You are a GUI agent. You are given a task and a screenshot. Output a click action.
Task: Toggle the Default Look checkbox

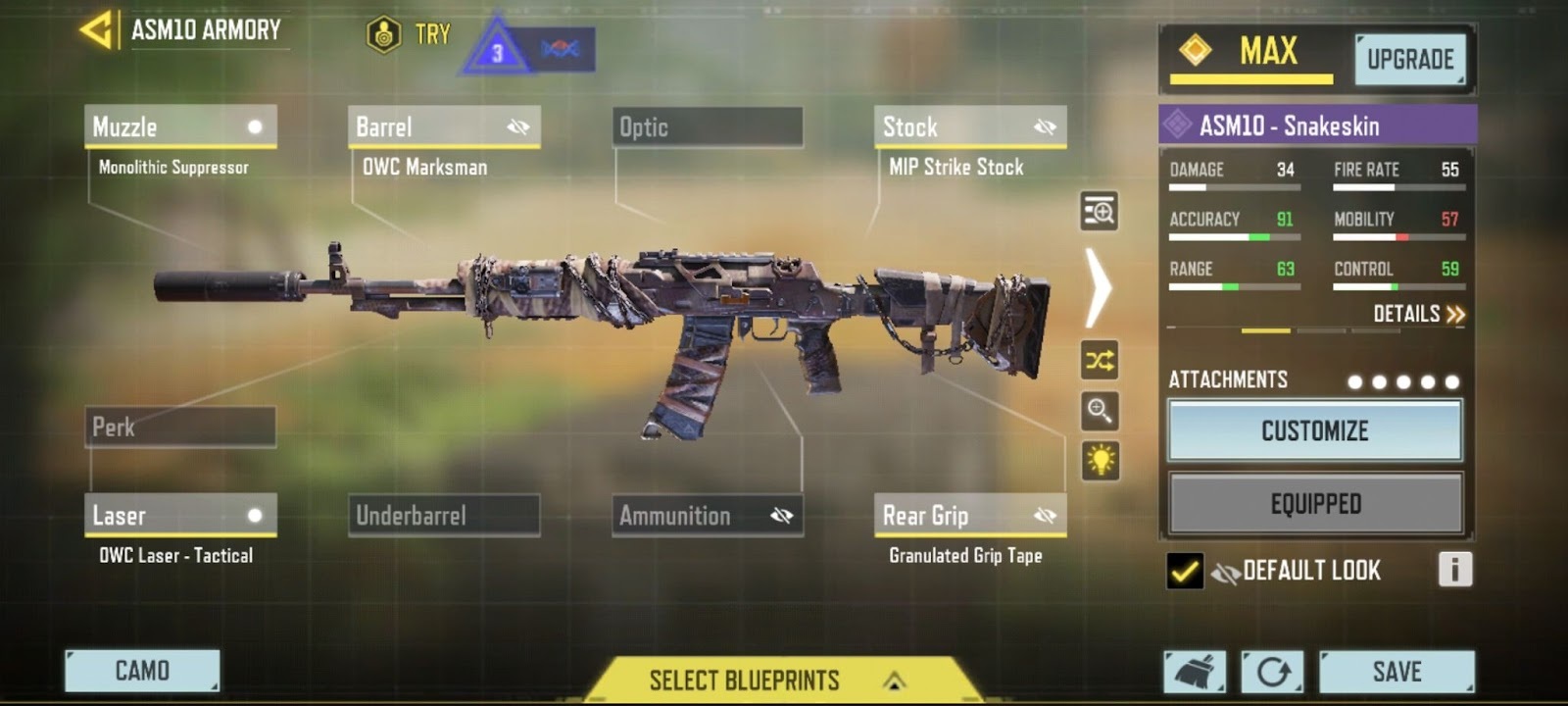click(x=1185, y=571)
